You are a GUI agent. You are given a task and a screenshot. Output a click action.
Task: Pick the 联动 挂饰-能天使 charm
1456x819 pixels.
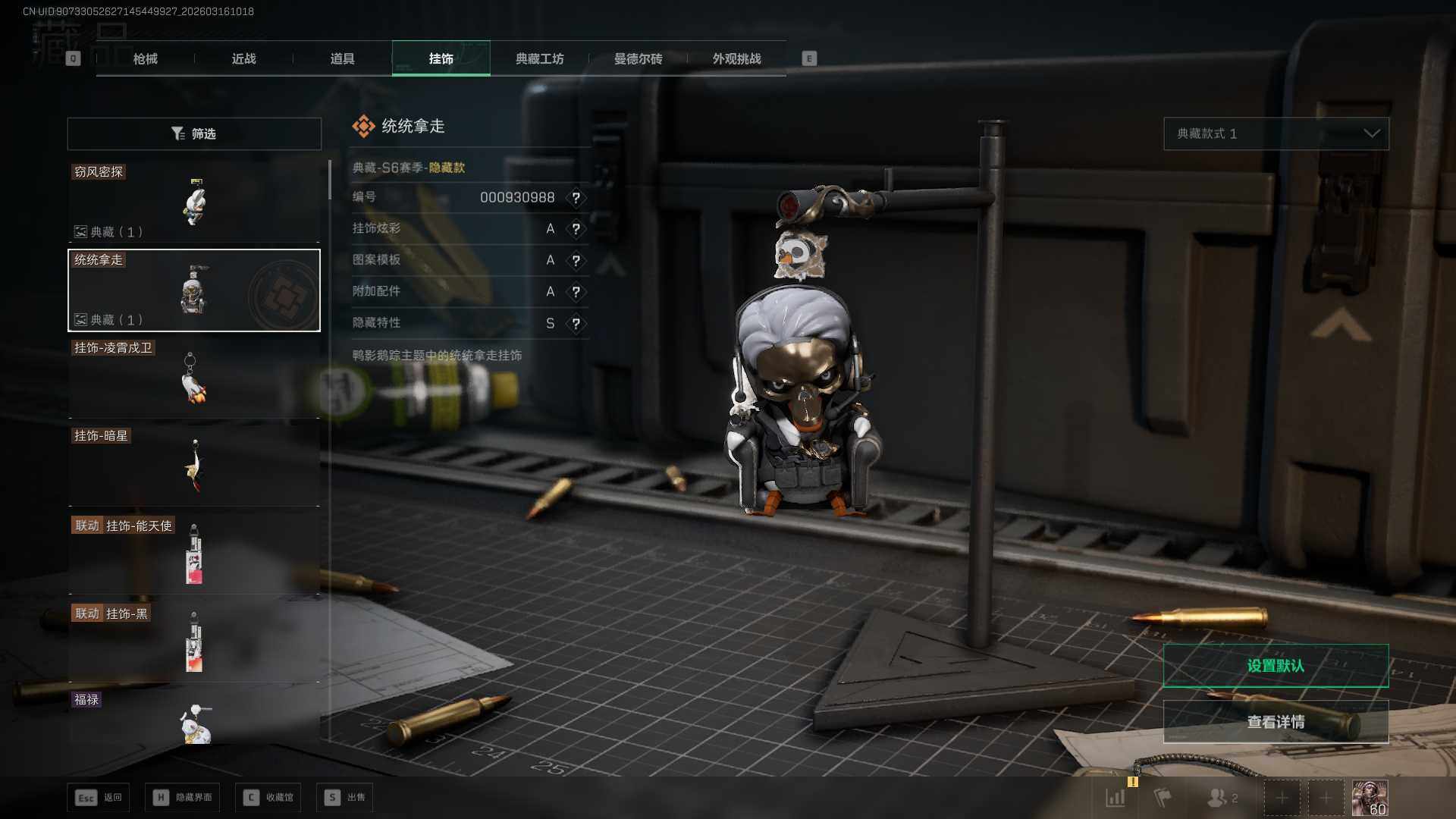pyautogui.click(x=194, y=554)
